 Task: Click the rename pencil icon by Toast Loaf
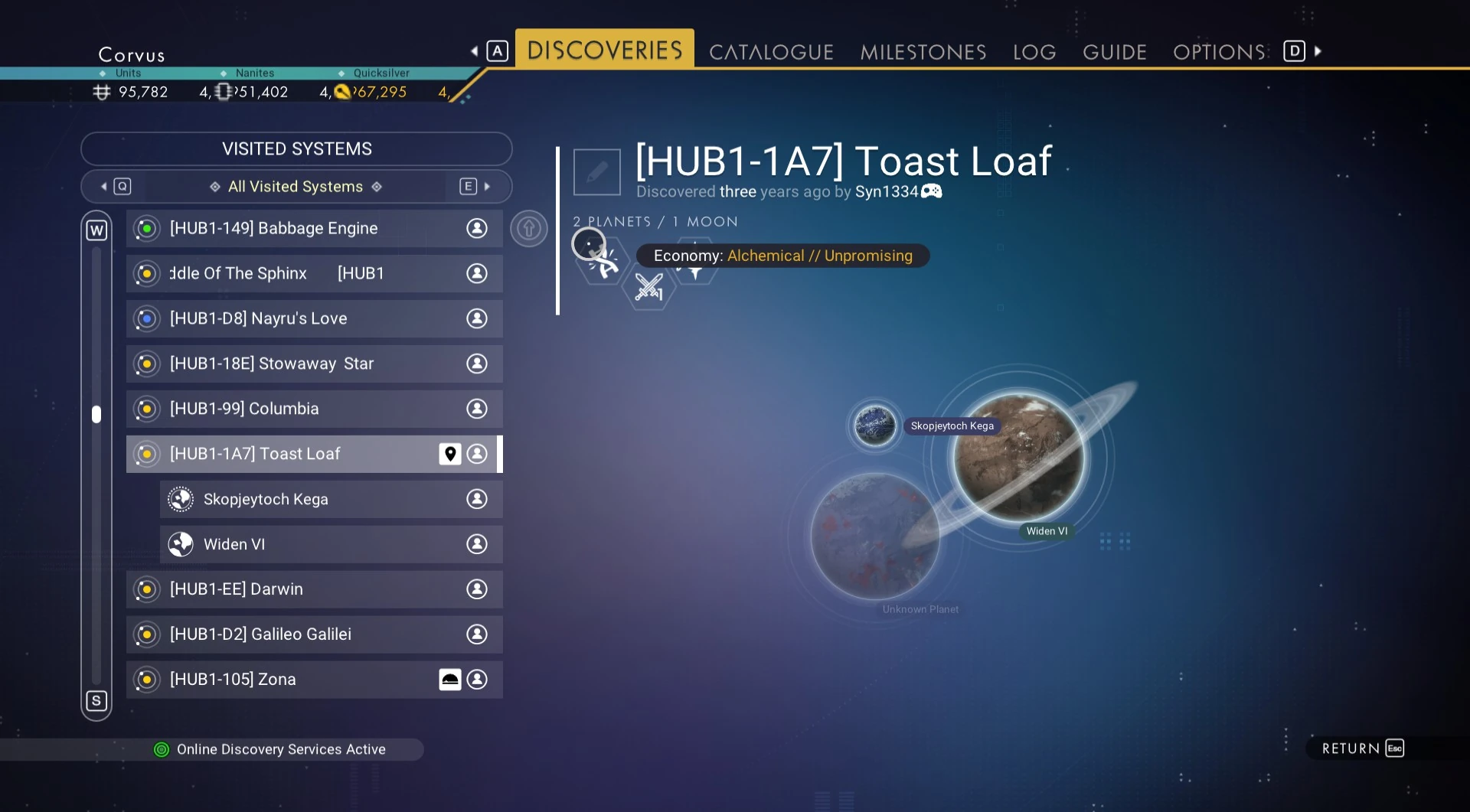597,172
